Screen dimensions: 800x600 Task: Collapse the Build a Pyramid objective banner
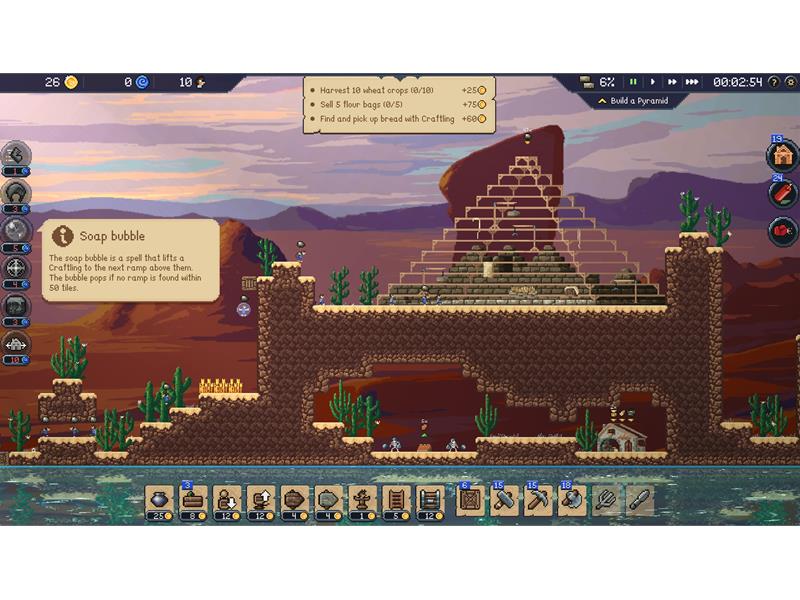point(602,101)
